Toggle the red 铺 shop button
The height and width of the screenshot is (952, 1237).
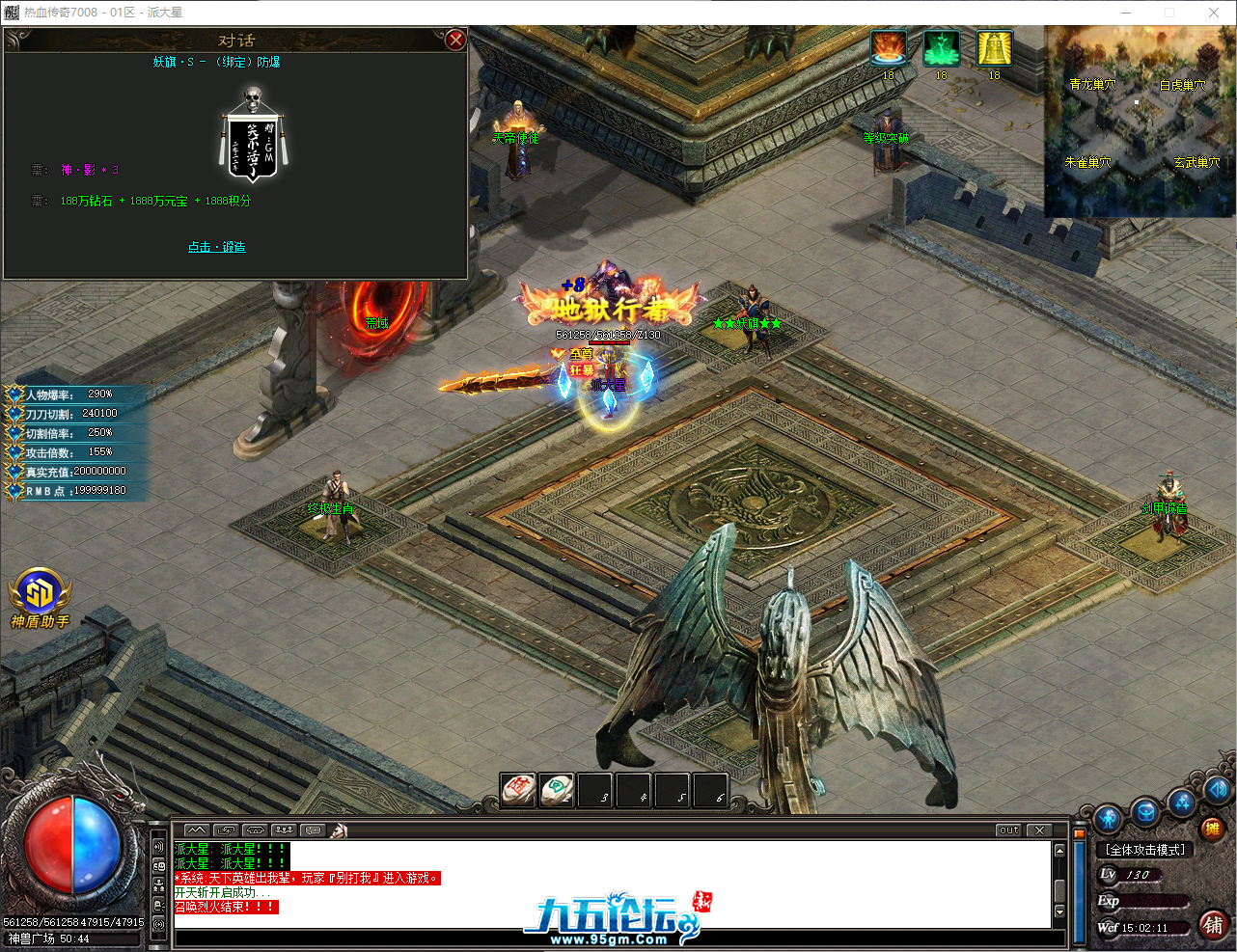click(1214, 924)
